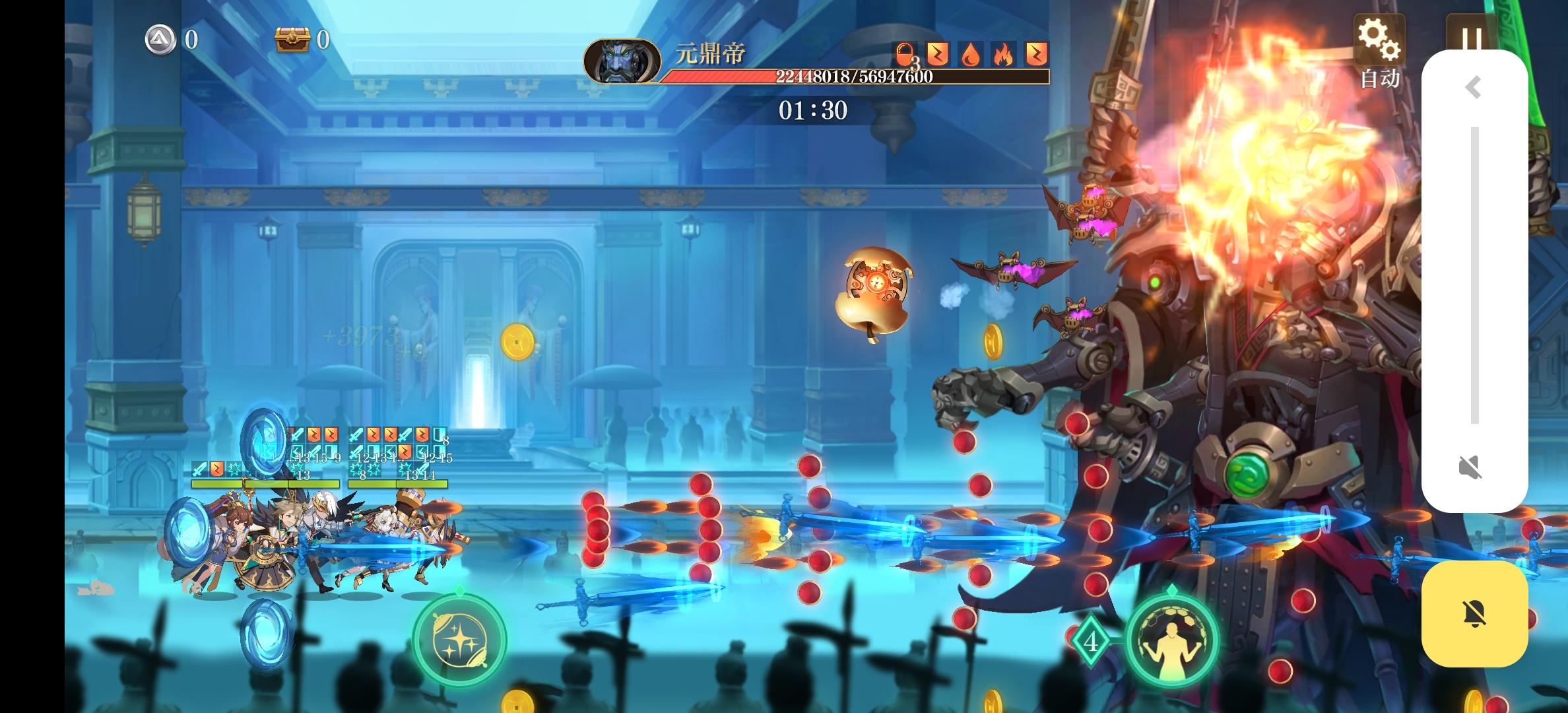1568x713 pixels.
Task: Select the 元鼎帝 boss portrait
Action: click(x=622, y=61)
